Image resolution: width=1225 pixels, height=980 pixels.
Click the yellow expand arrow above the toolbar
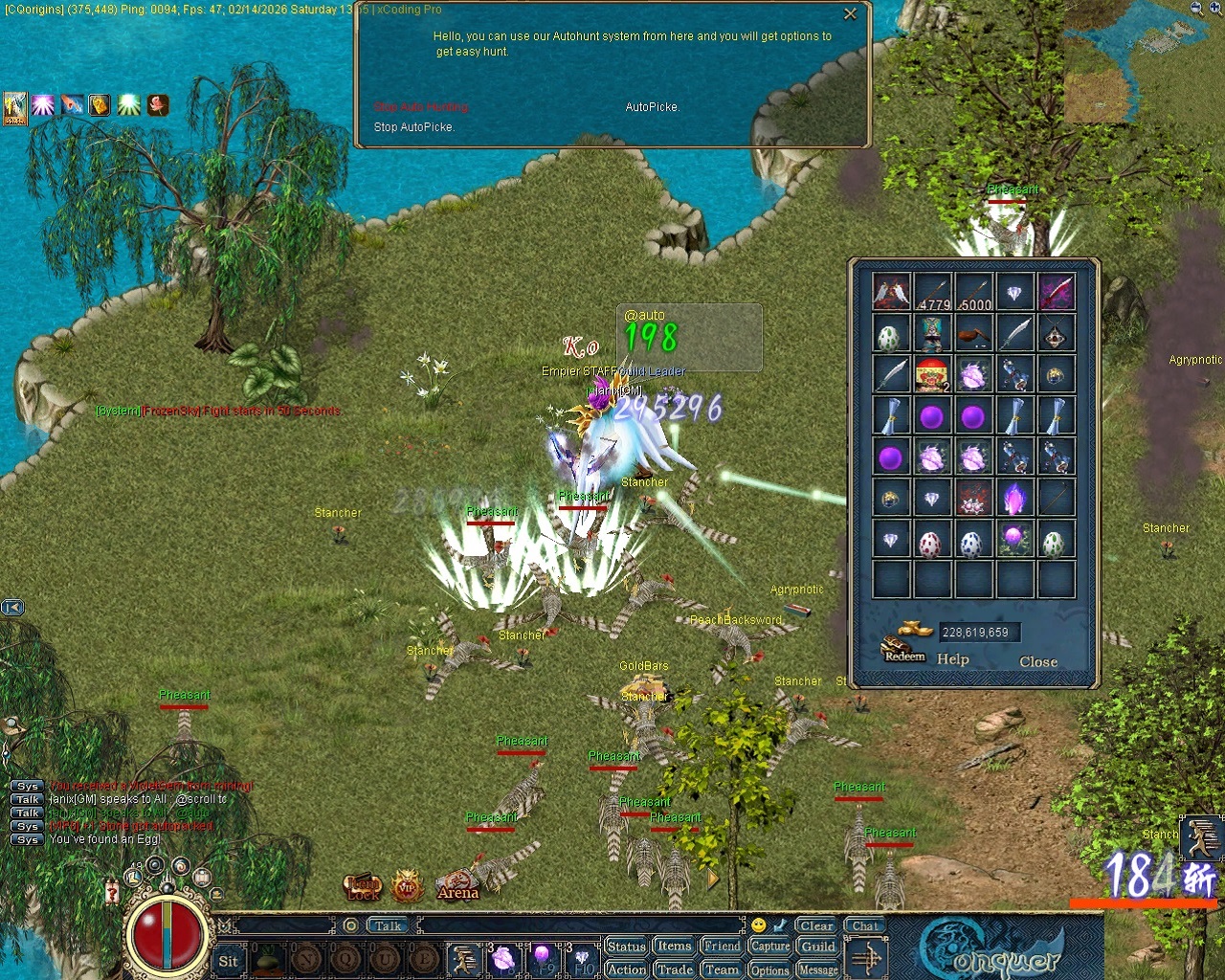pos(712,880)
